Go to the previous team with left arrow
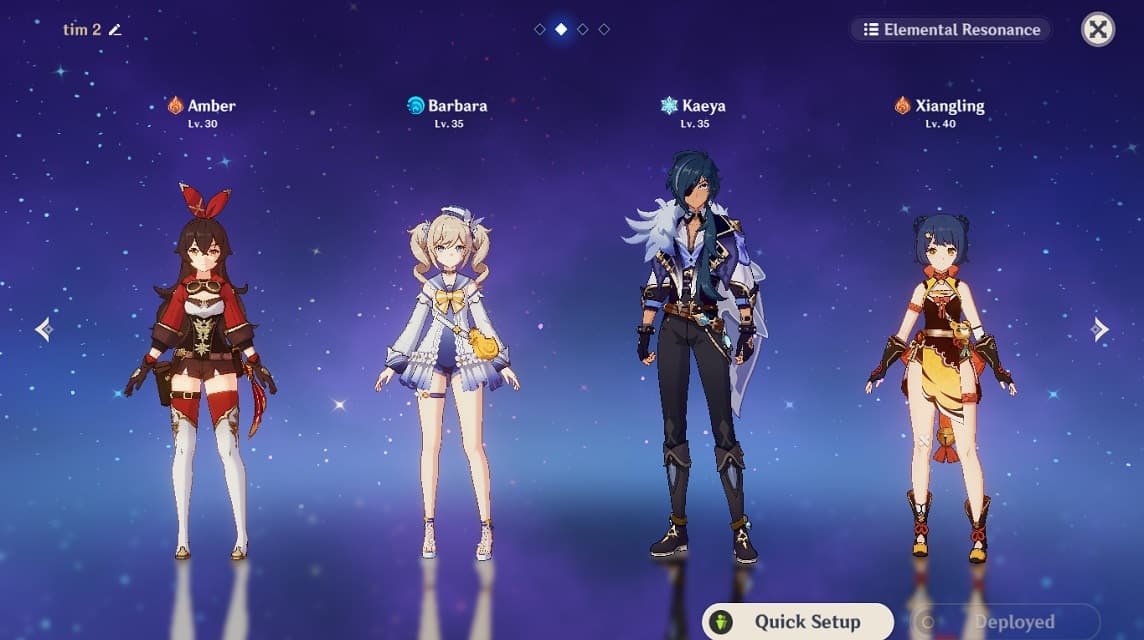Viewport: 1144px width, 640px height. tap(43, 329)
